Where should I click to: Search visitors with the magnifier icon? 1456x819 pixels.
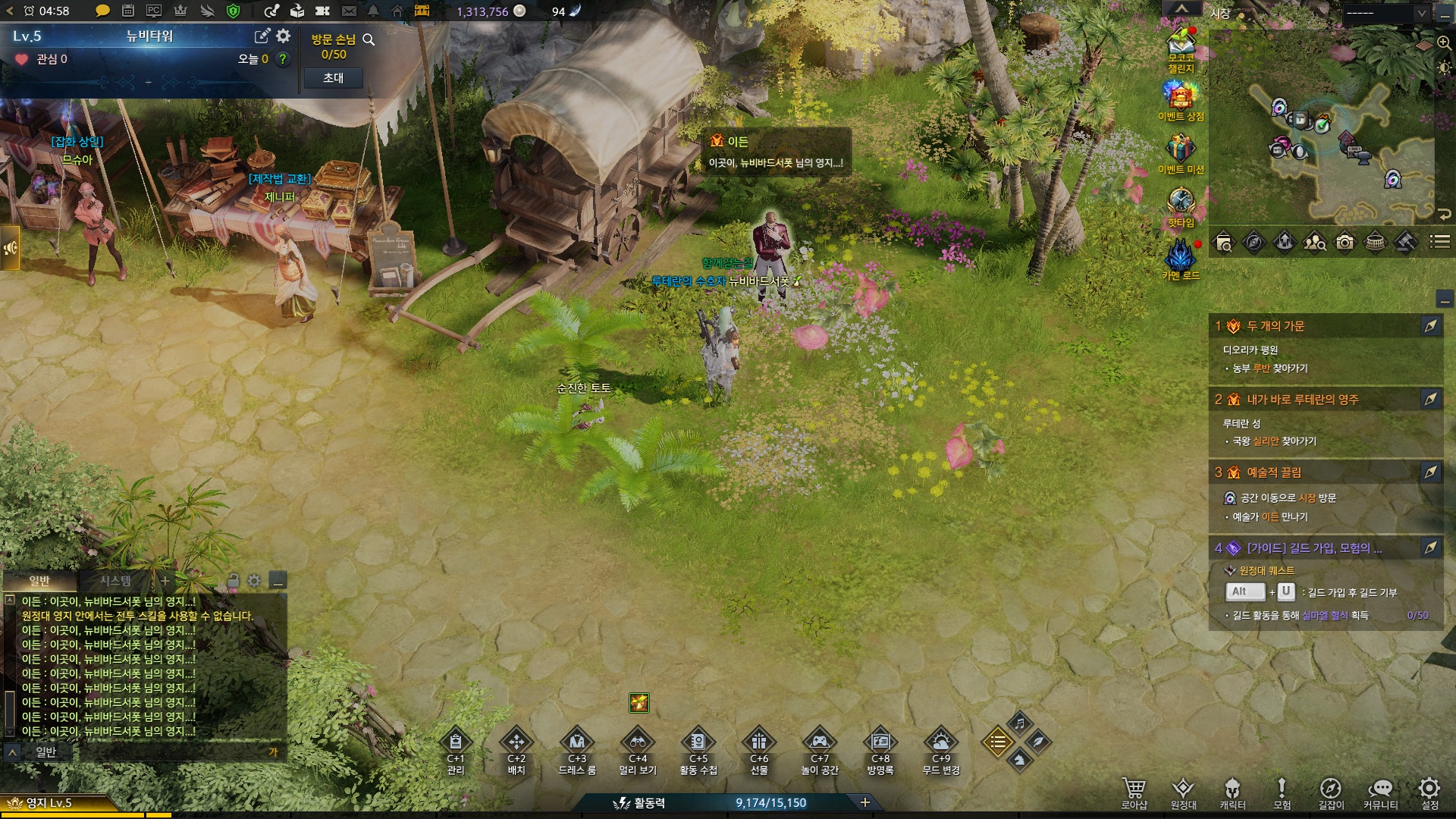[369, 39]
